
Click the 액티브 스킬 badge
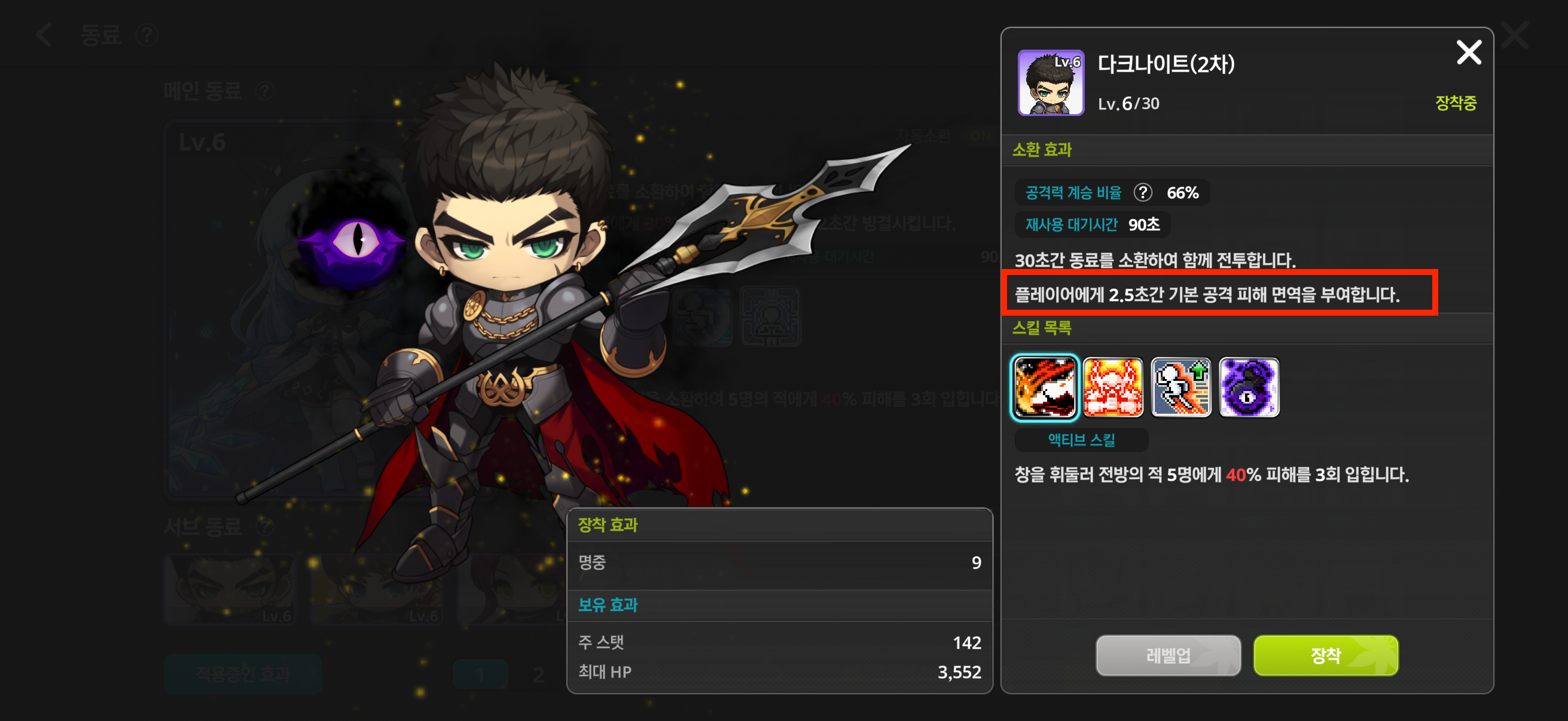pyautogui.click(x=1081, y=440)
